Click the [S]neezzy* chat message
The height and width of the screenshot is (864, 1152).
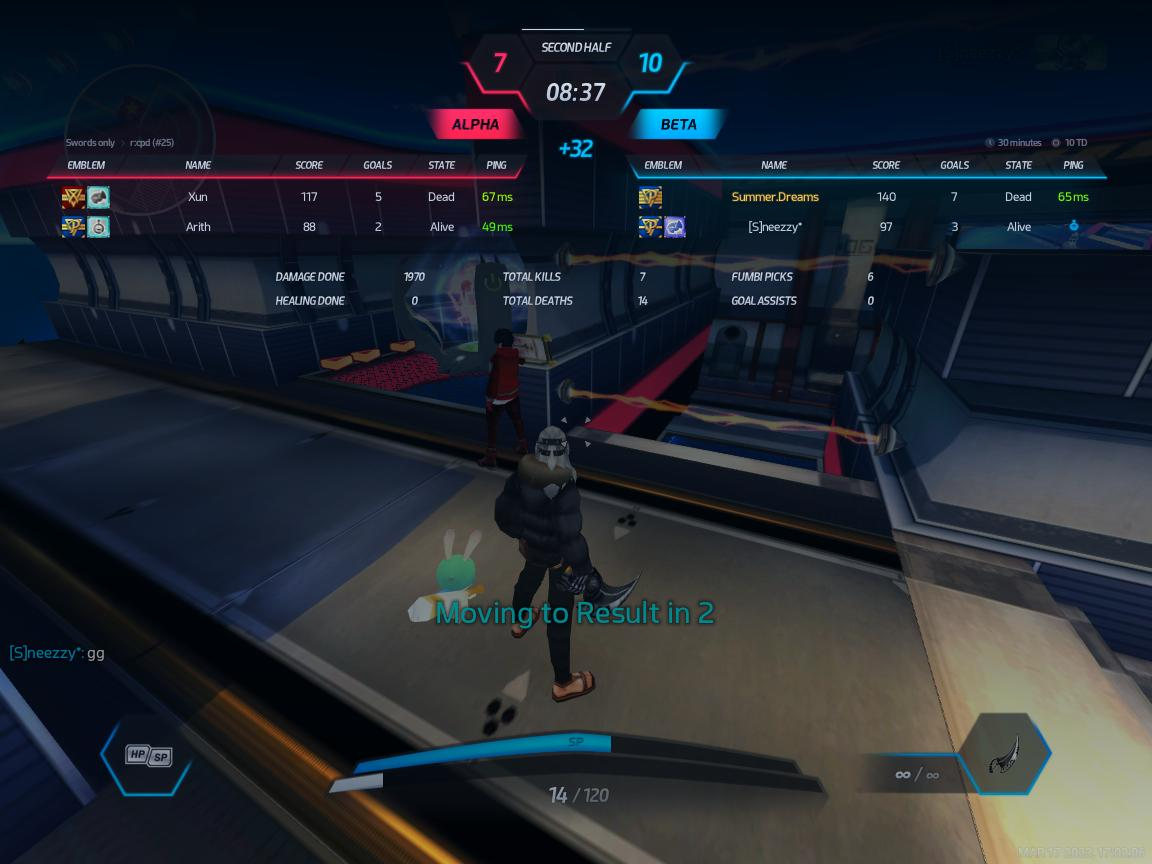(x=57, y=653)
